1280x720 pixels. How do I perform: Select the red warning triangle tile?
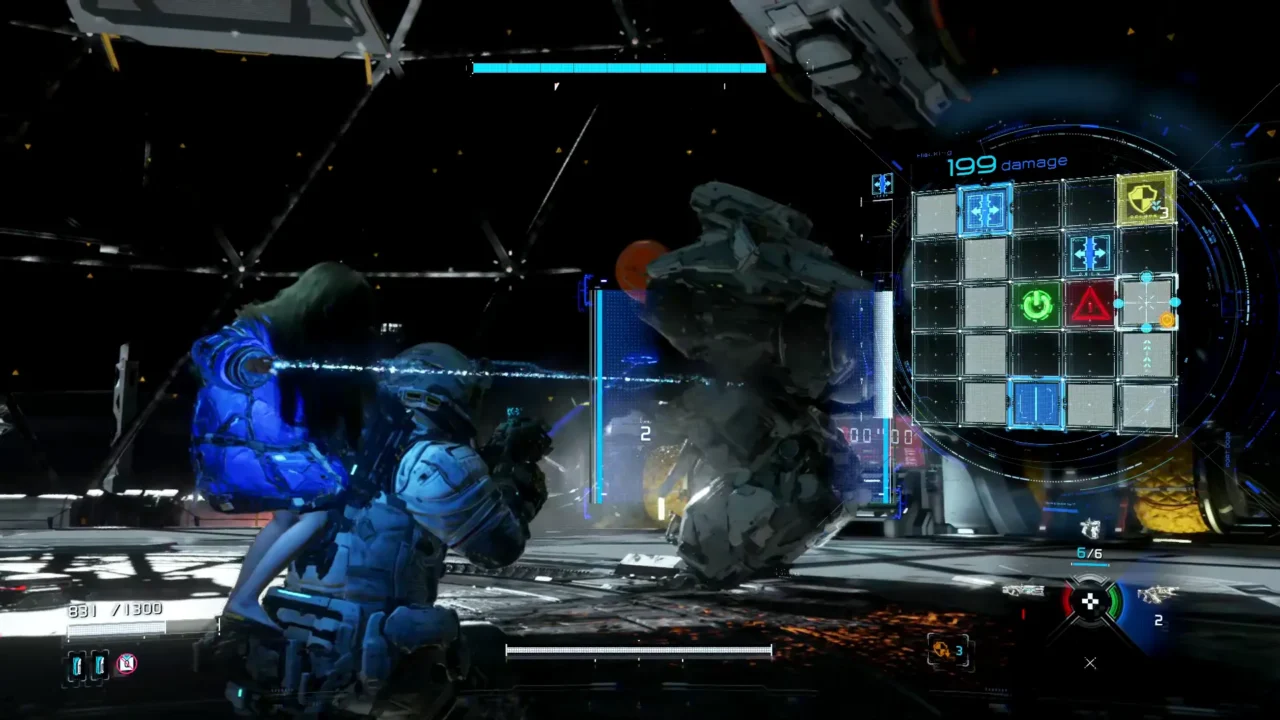[1089, 304]
